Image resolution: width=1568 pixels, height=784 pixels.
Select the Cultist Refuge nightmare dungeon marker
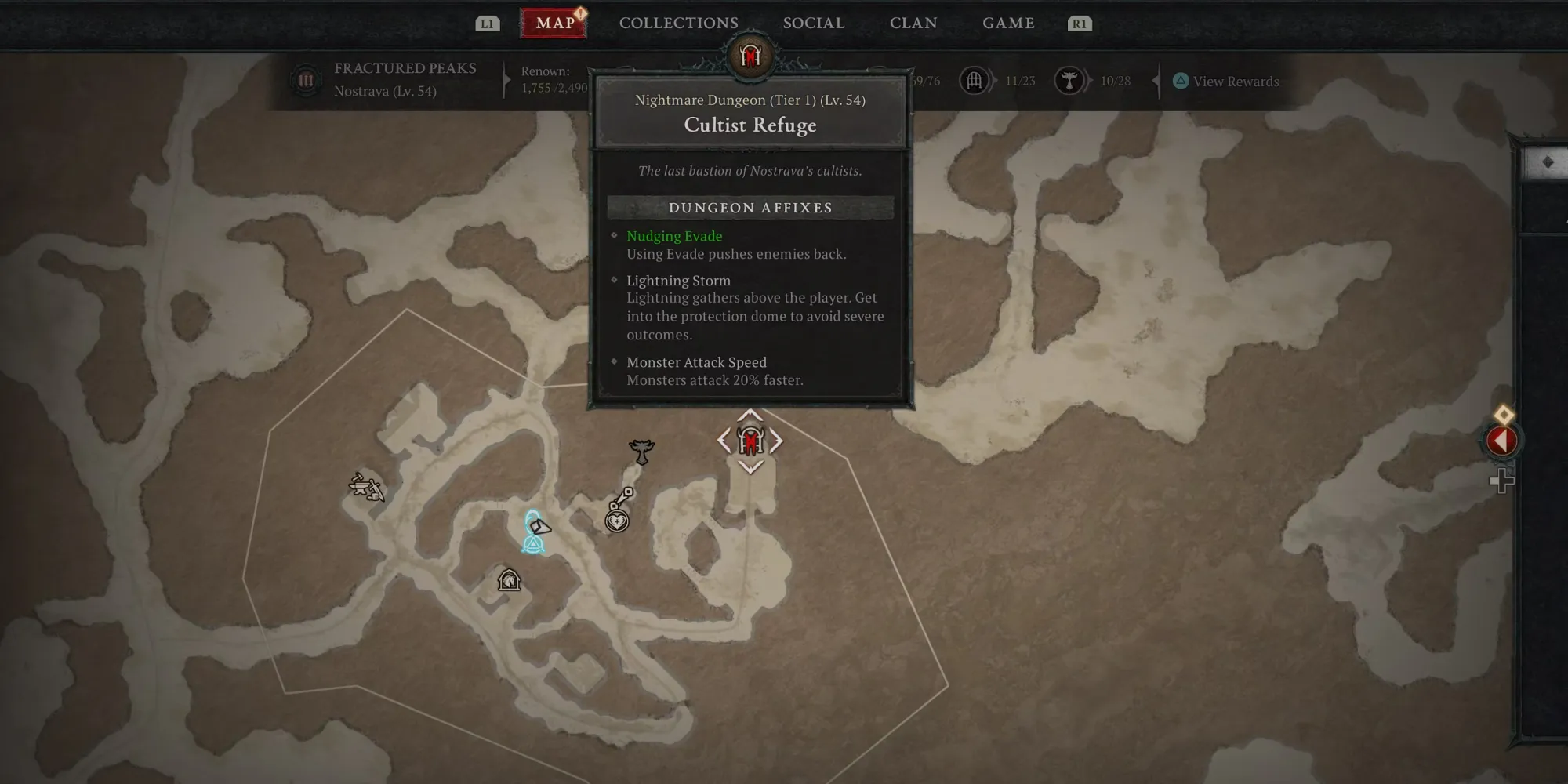point(750,441)
